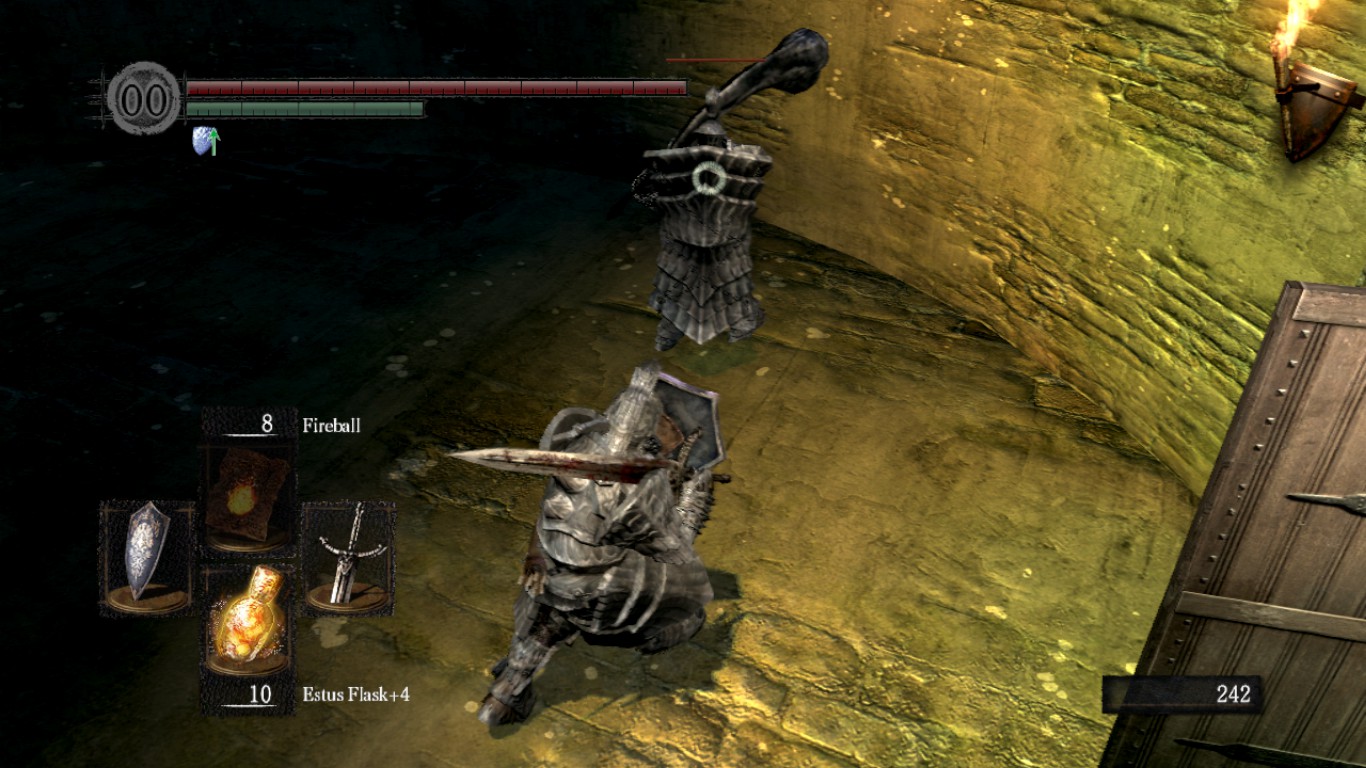This screenshot has width=1366, height=768.
Task: Click the humanity counter emblem
Action: click(144, 98)
